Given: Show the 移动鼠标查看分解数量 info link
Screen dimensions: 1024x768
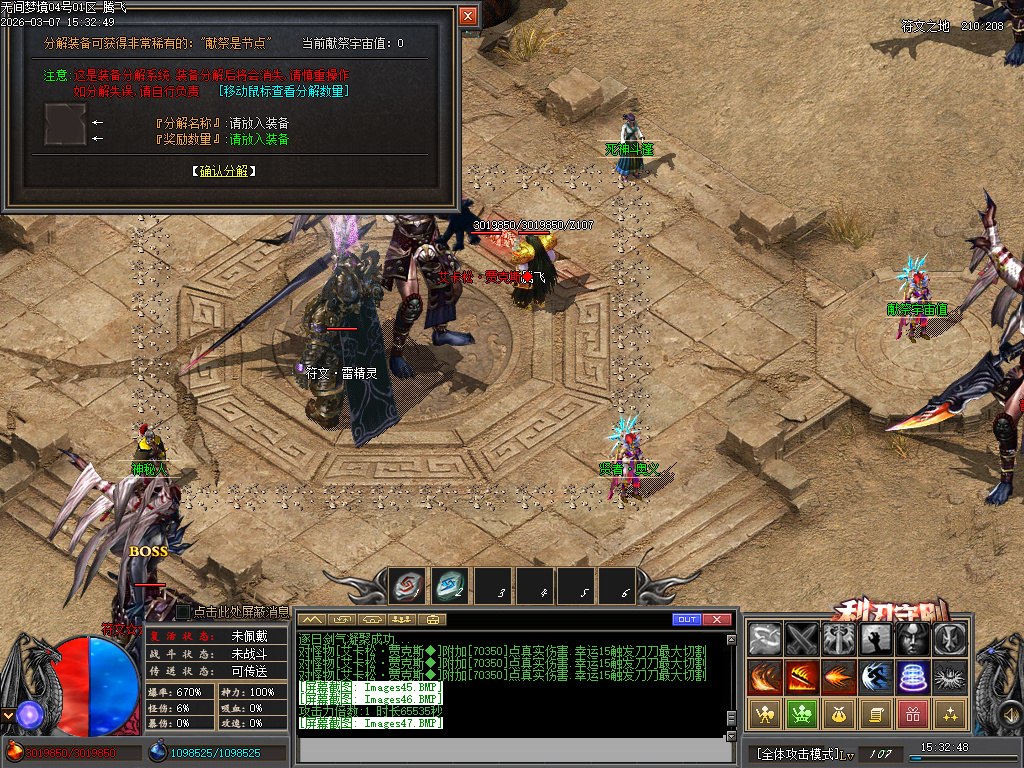Looking at the screenshot, I should click(283, 91).
